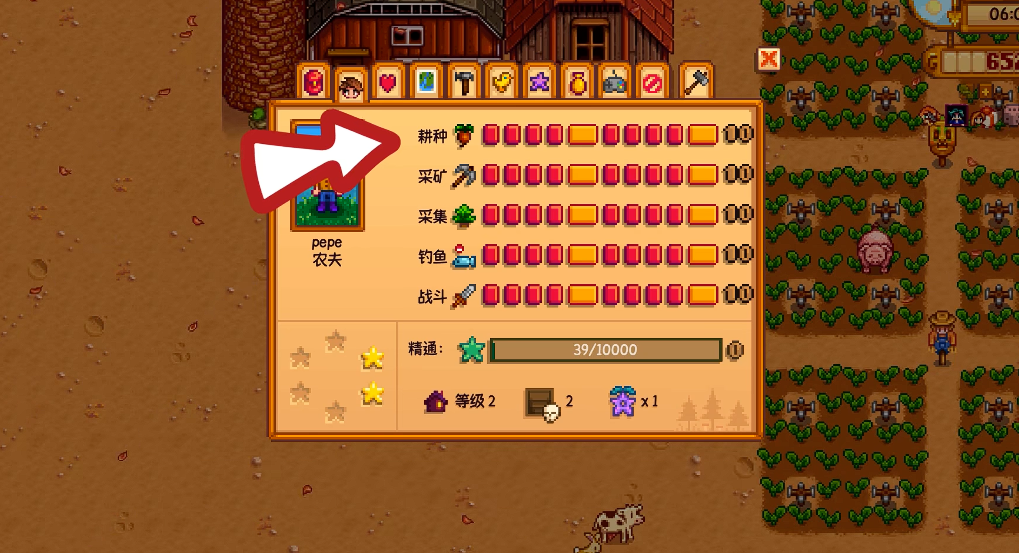Screen dimensions: 1019x553
Task: Close the menu with the red X
Action: 768,59
